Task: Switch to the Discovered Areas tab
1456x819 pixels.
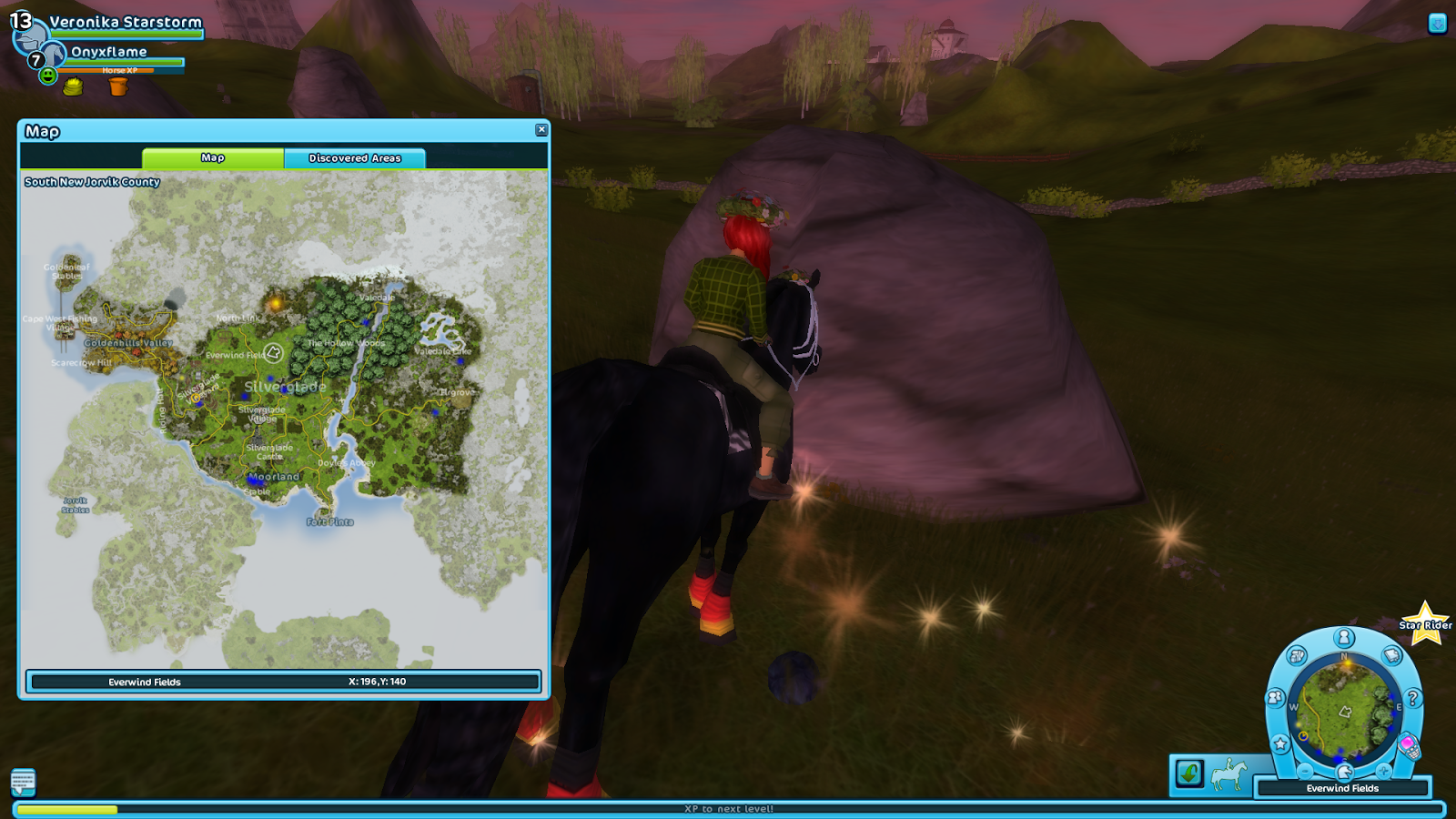Action: click(354, 157)
